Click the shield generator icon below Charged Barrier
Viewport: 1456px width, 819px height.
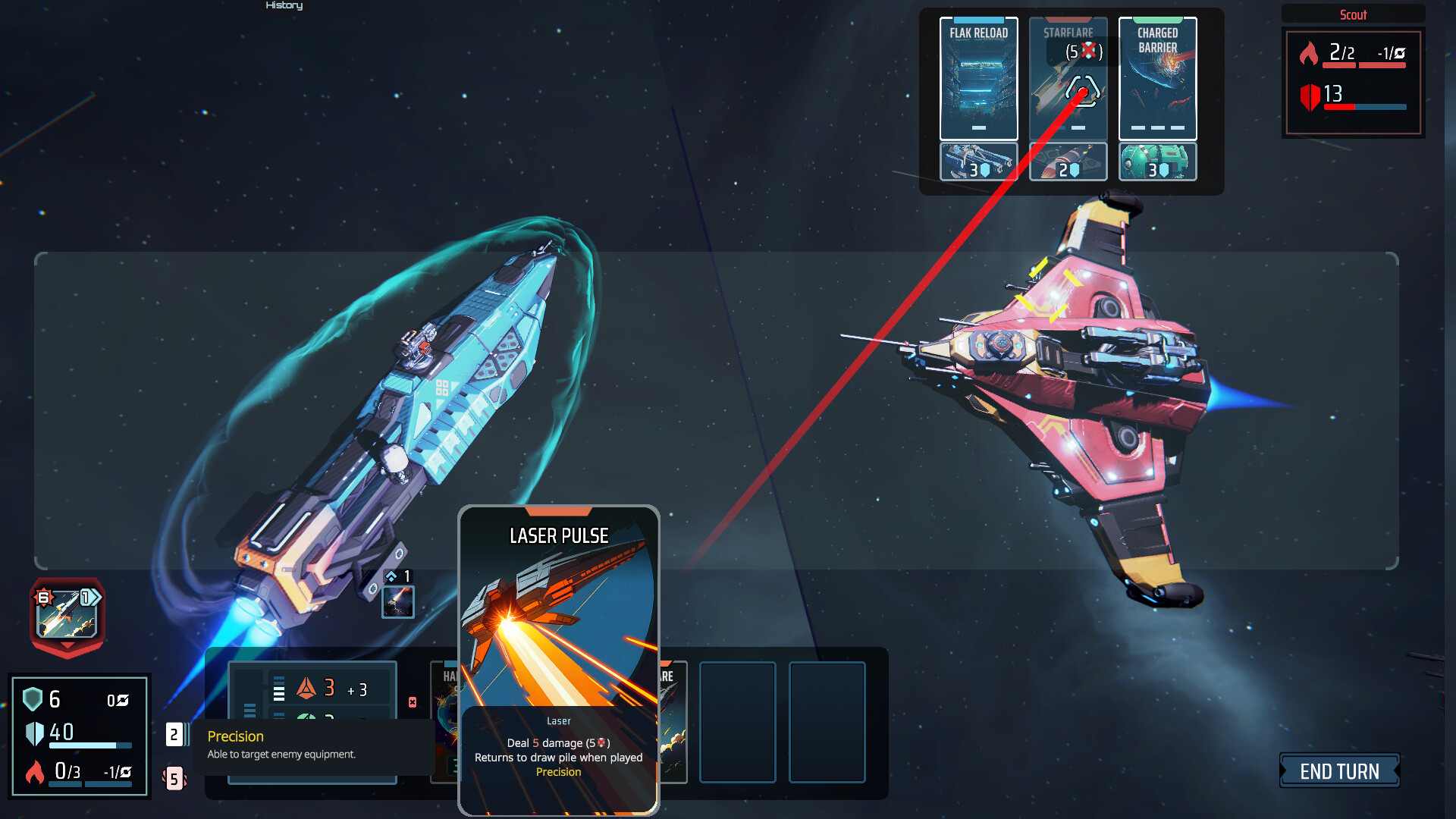1157,162
